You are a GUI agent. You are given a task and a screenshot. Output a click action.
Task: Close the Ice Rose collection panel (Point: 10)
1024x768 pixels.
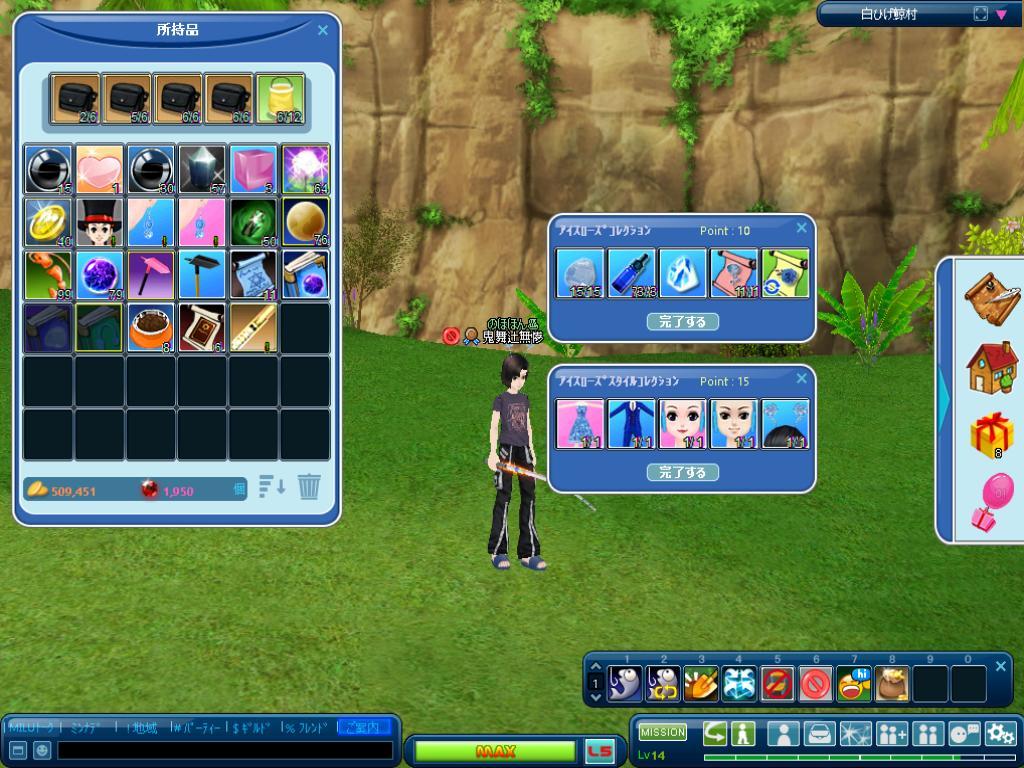tap(801, 228)
